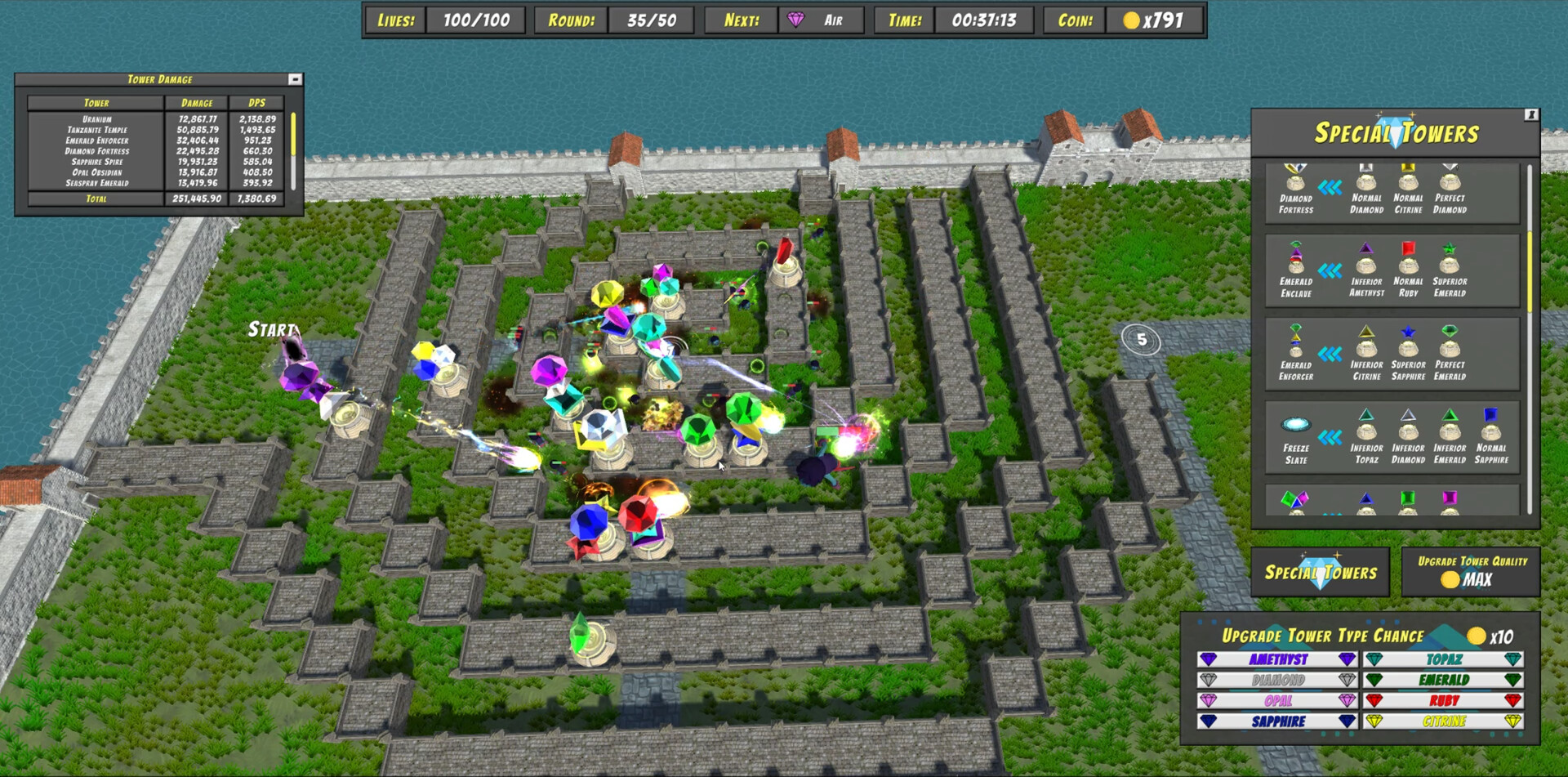Click the coin icon showing x791
Viewport: 1568px width, 777px height.
pyautogui.click(x=1133, y=20)
